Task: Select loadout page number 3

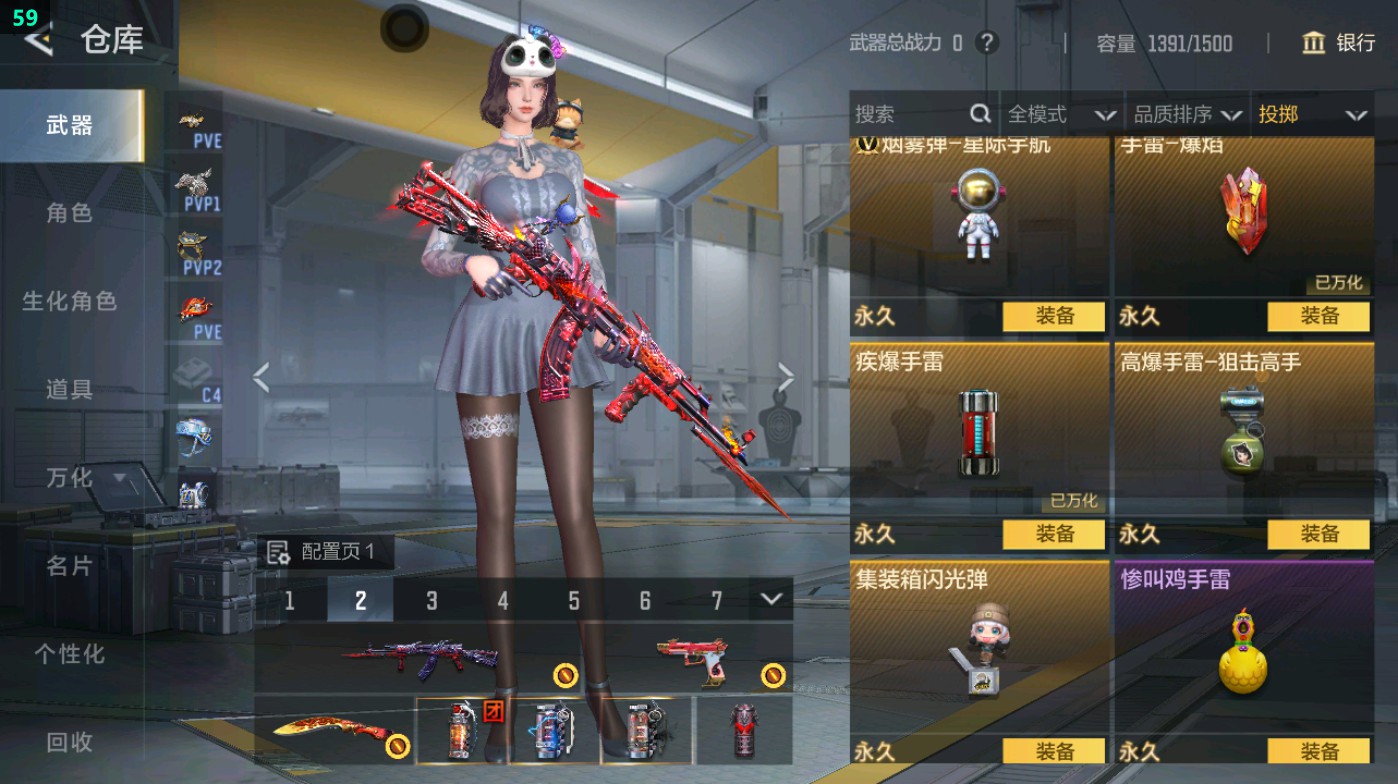Action: 432,600
